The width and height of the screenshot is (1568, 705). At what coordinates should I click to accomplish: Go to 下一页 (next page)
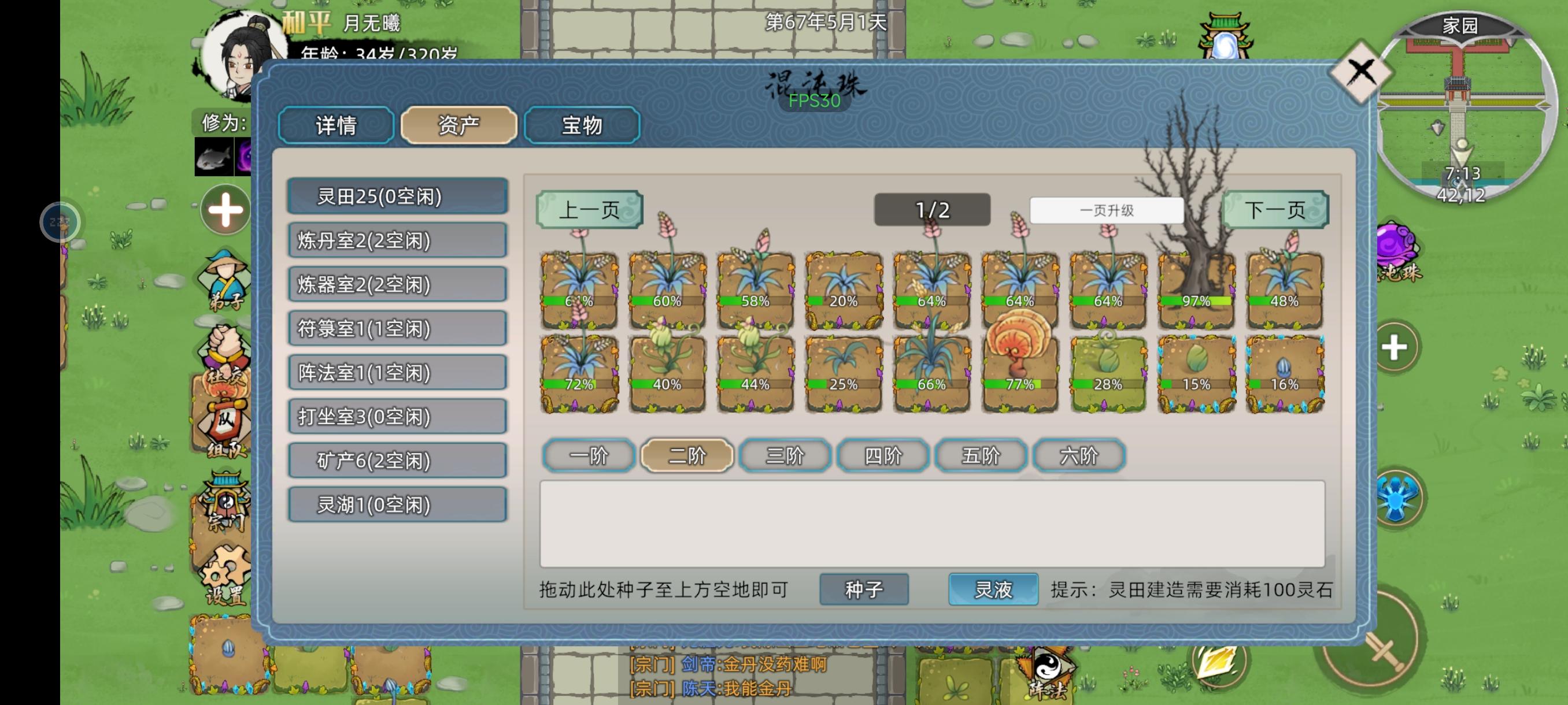pyautogui.click(x=1275, y=209)
